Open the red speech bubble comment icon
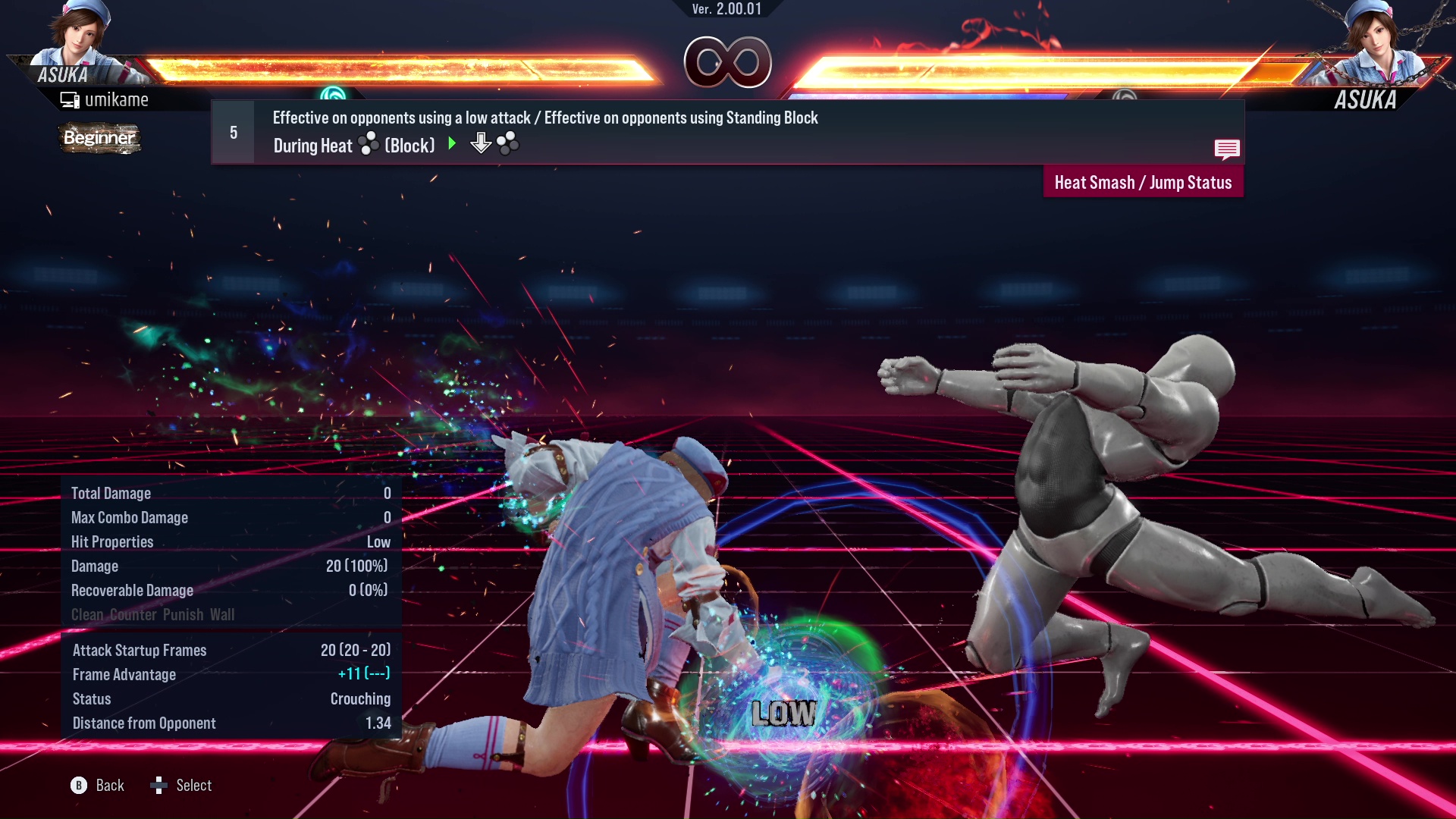 (x=1226, y=149)
